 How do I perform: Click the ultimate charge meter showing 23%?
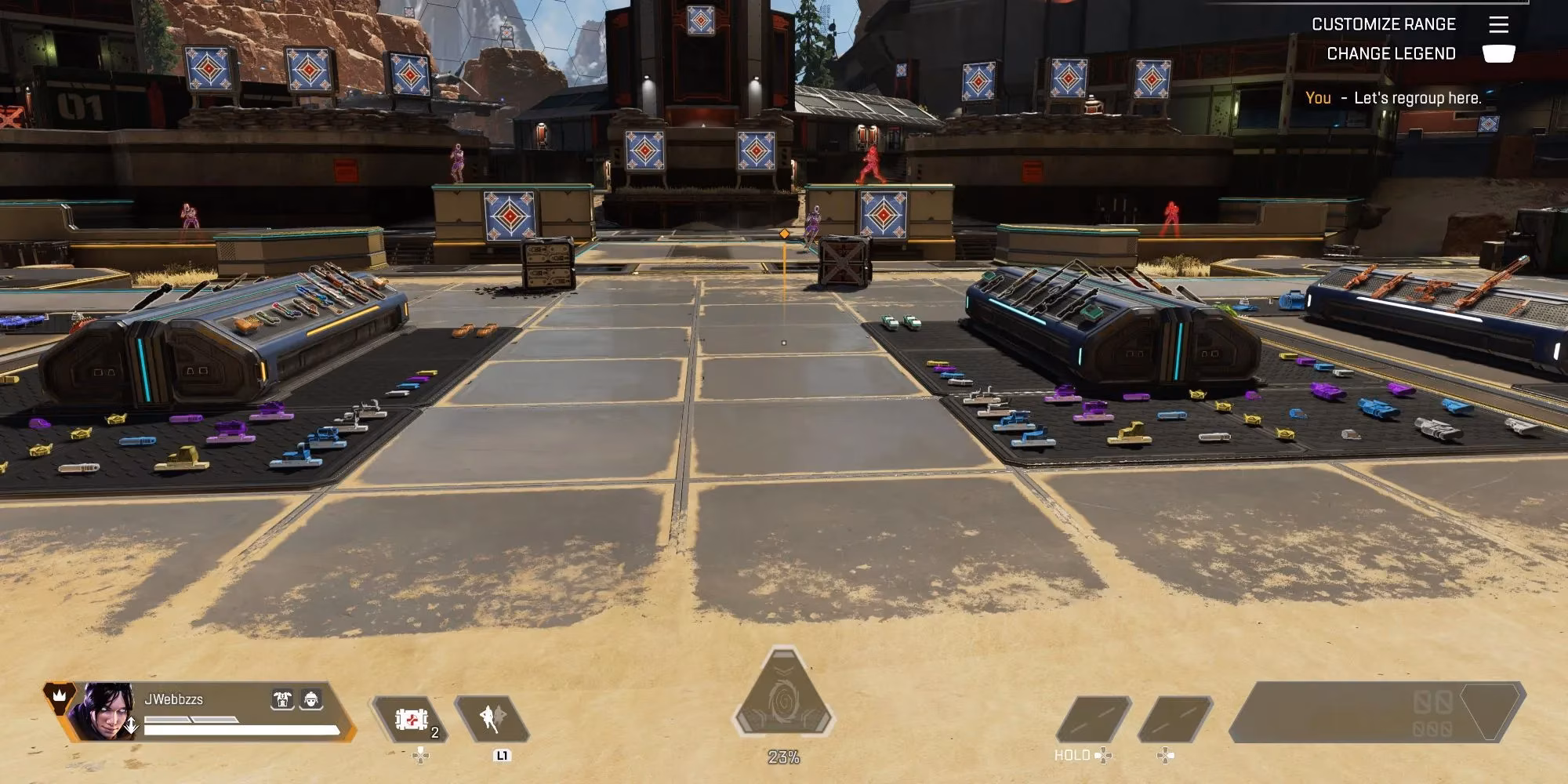click(783, 757)
